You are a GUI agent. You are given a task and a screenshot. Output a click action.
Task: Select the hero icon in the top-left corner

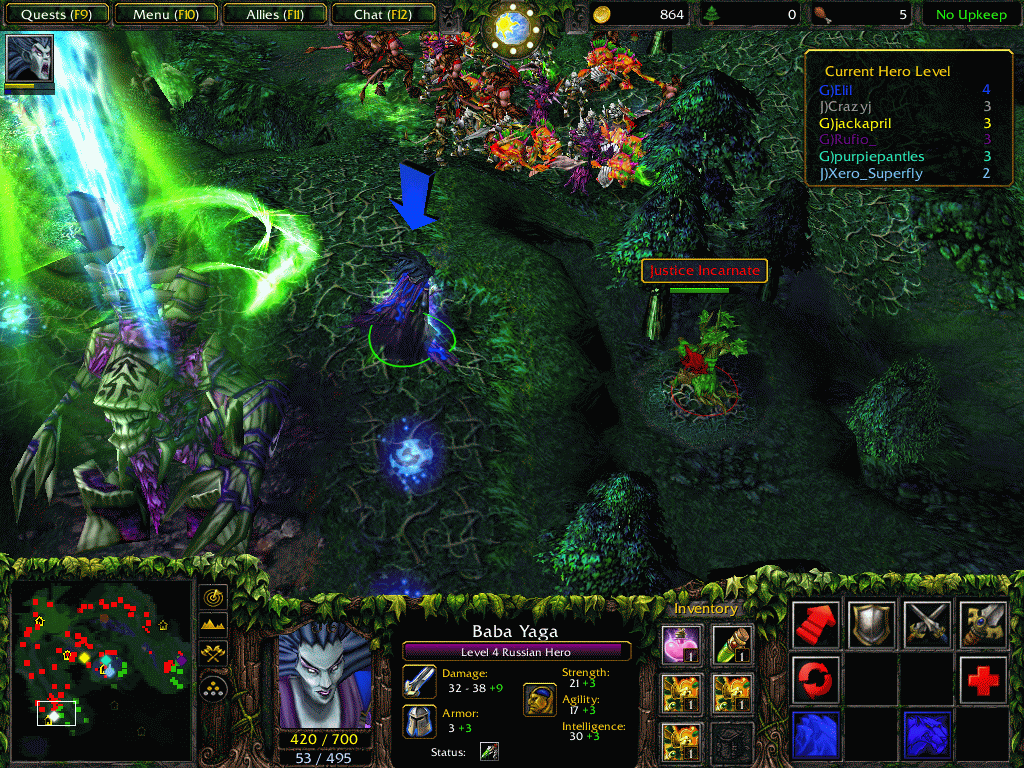coord(29,58)
